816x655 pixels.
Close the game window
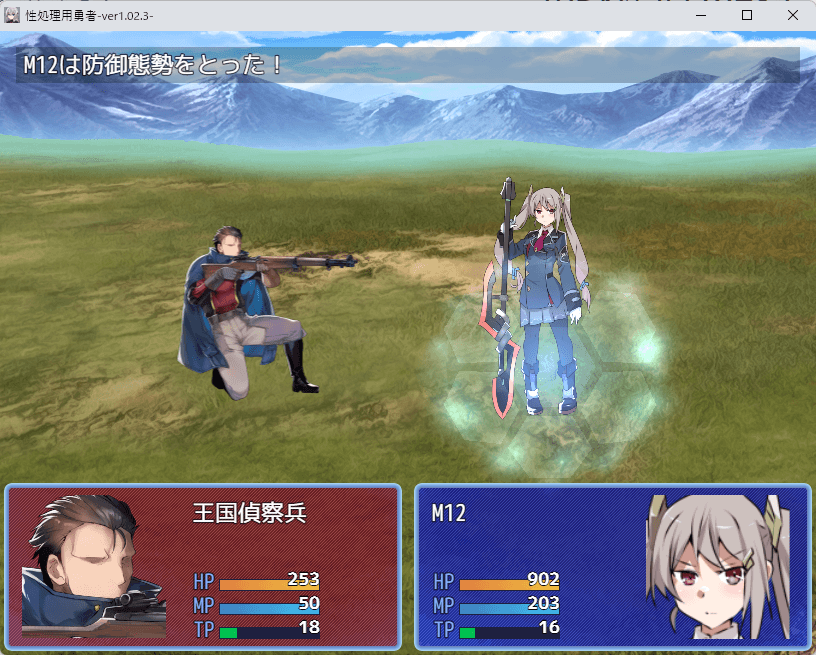tap(792, 16)
